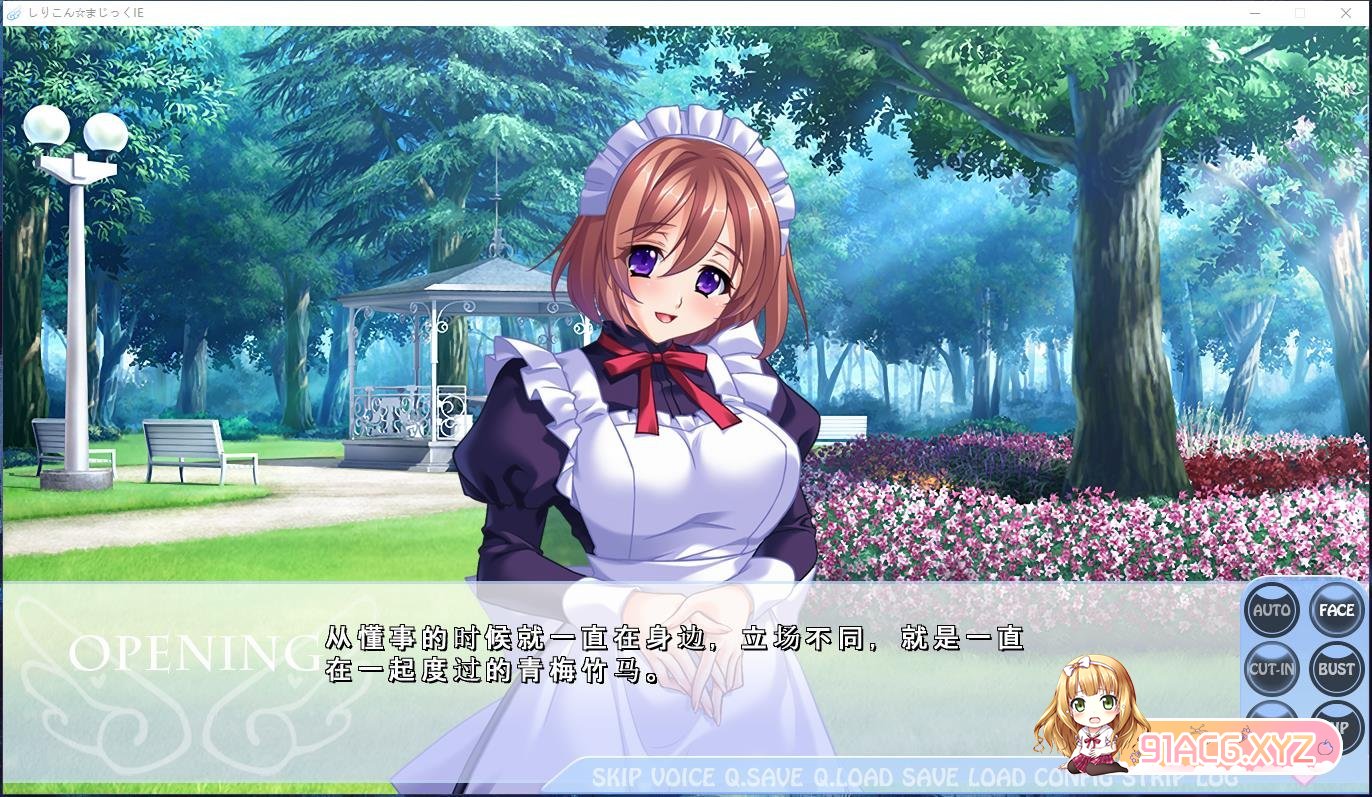
Task: Toggle the CUT-IN button
Action: pos(1272,669)
